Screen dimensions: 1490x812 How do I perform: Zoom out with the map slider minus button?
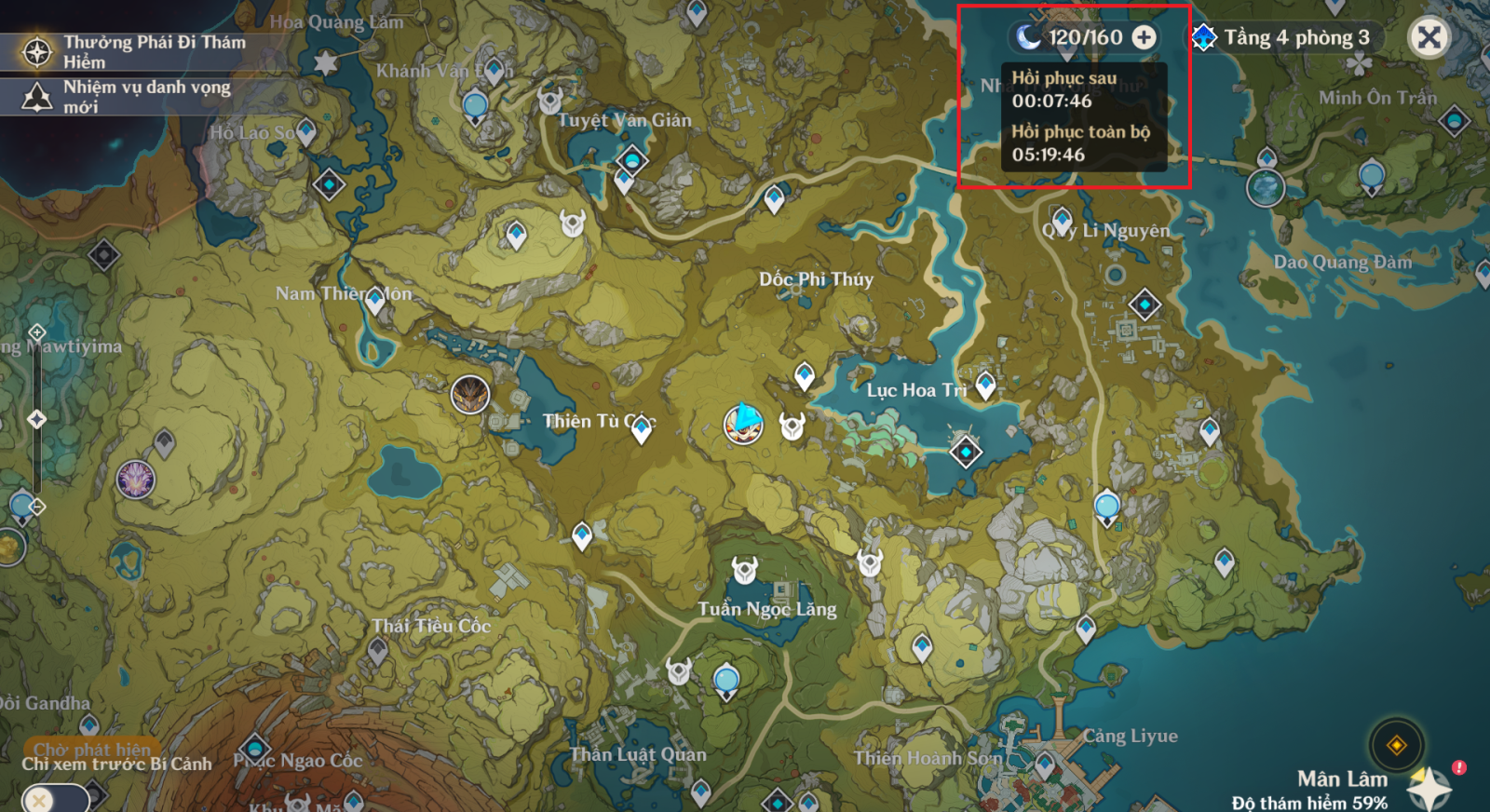point(37,507)
